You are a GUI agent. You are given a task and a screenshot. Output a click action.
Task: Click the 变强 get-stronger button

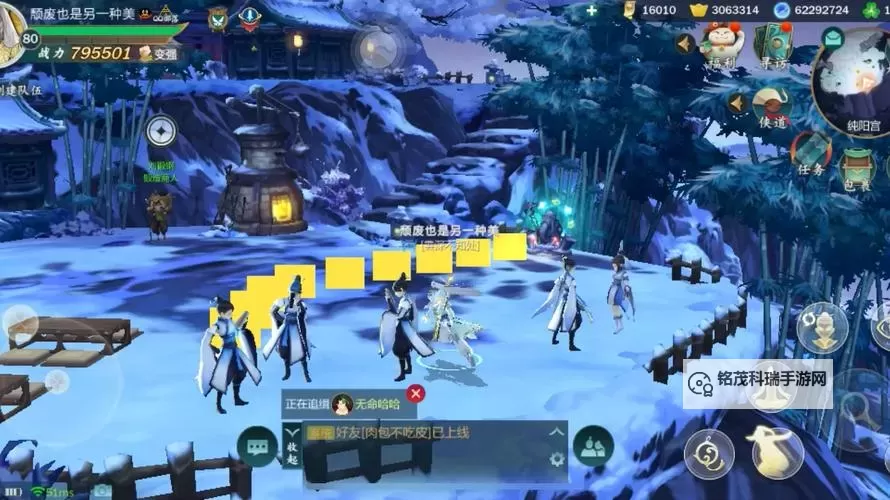(159, 53)
